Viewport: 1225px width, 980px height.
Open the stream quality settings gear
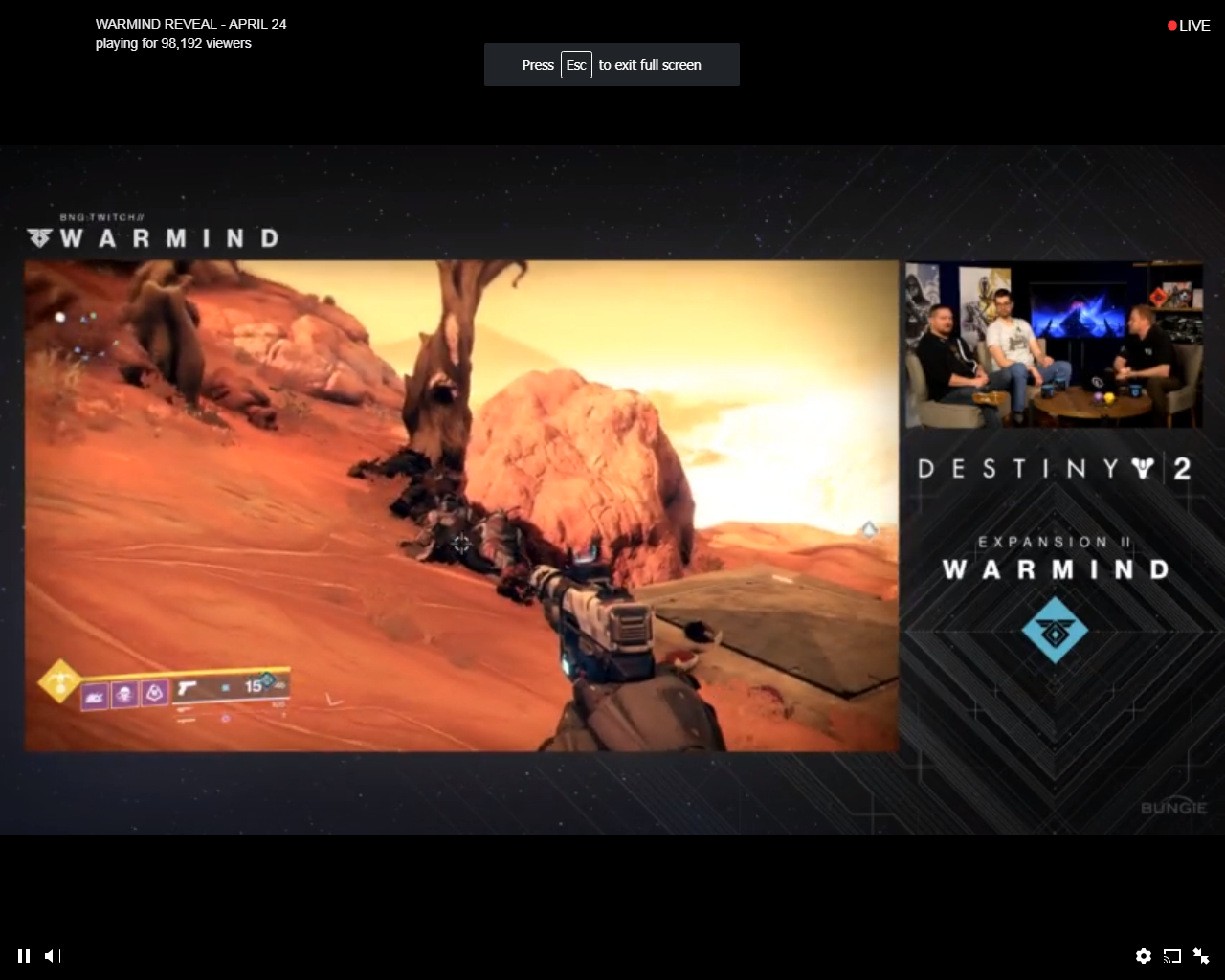pos(1144,955)
